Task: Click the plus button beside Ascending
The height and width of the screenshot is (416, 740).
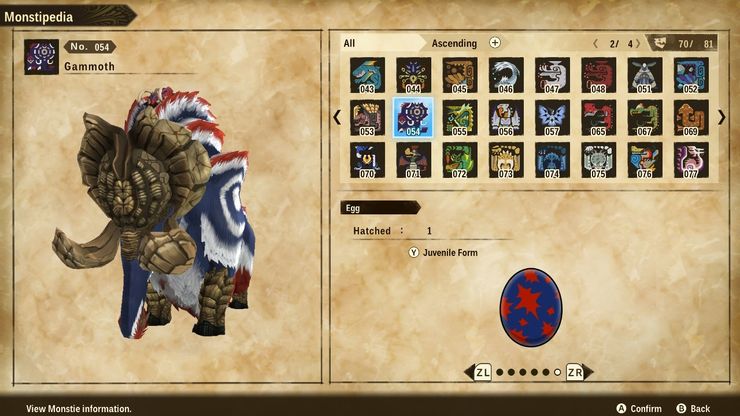Action: click(495, 43)
